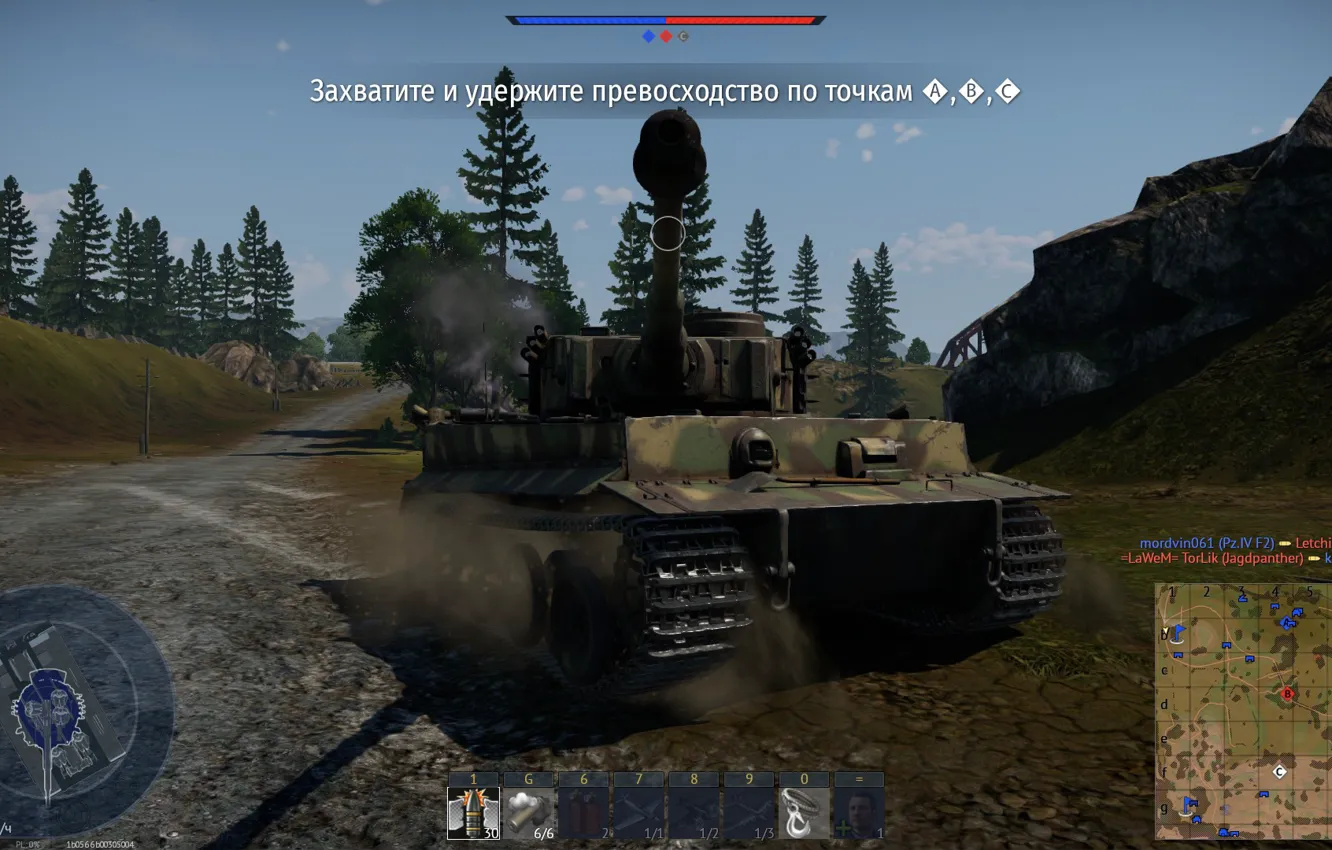The width and height of the screenshot is (1332, 850).
Task: Click the red team diamond marker at top
Action: click(x=664, y=37)
